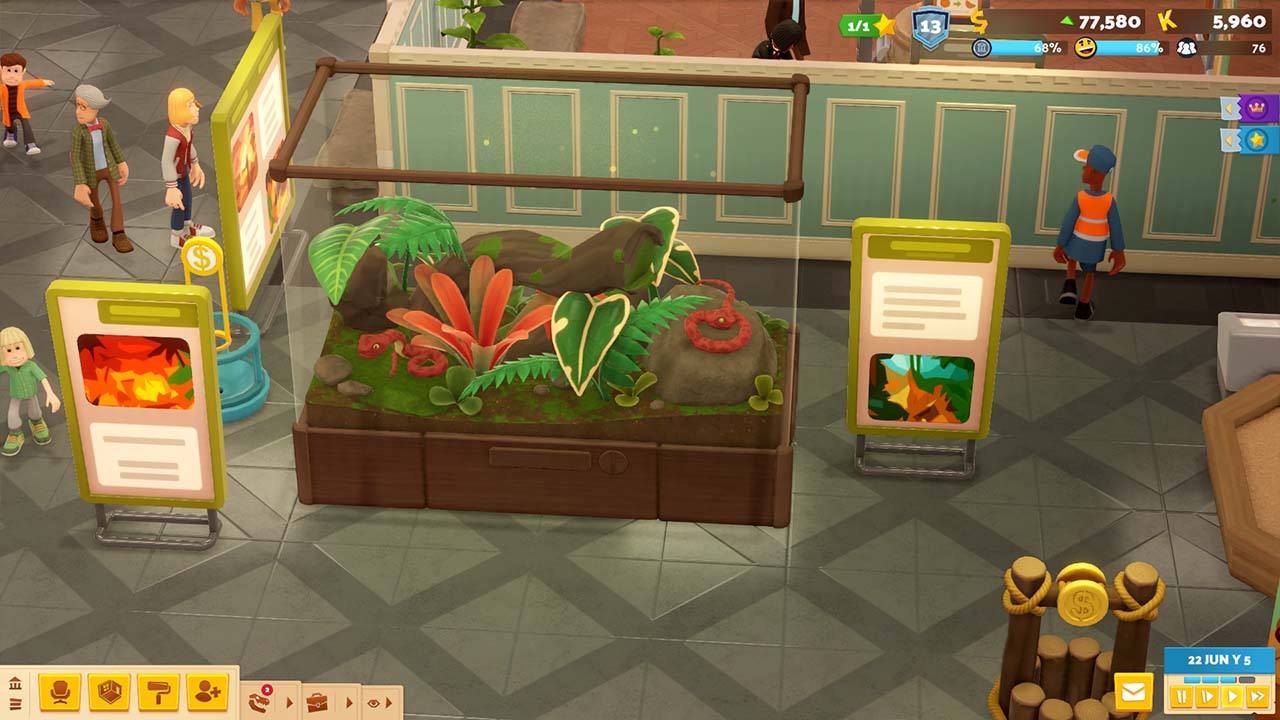The height and width of the screenshot is (720, 1280).
Task: Open the briefcase management panel
Action: [317, 702]
